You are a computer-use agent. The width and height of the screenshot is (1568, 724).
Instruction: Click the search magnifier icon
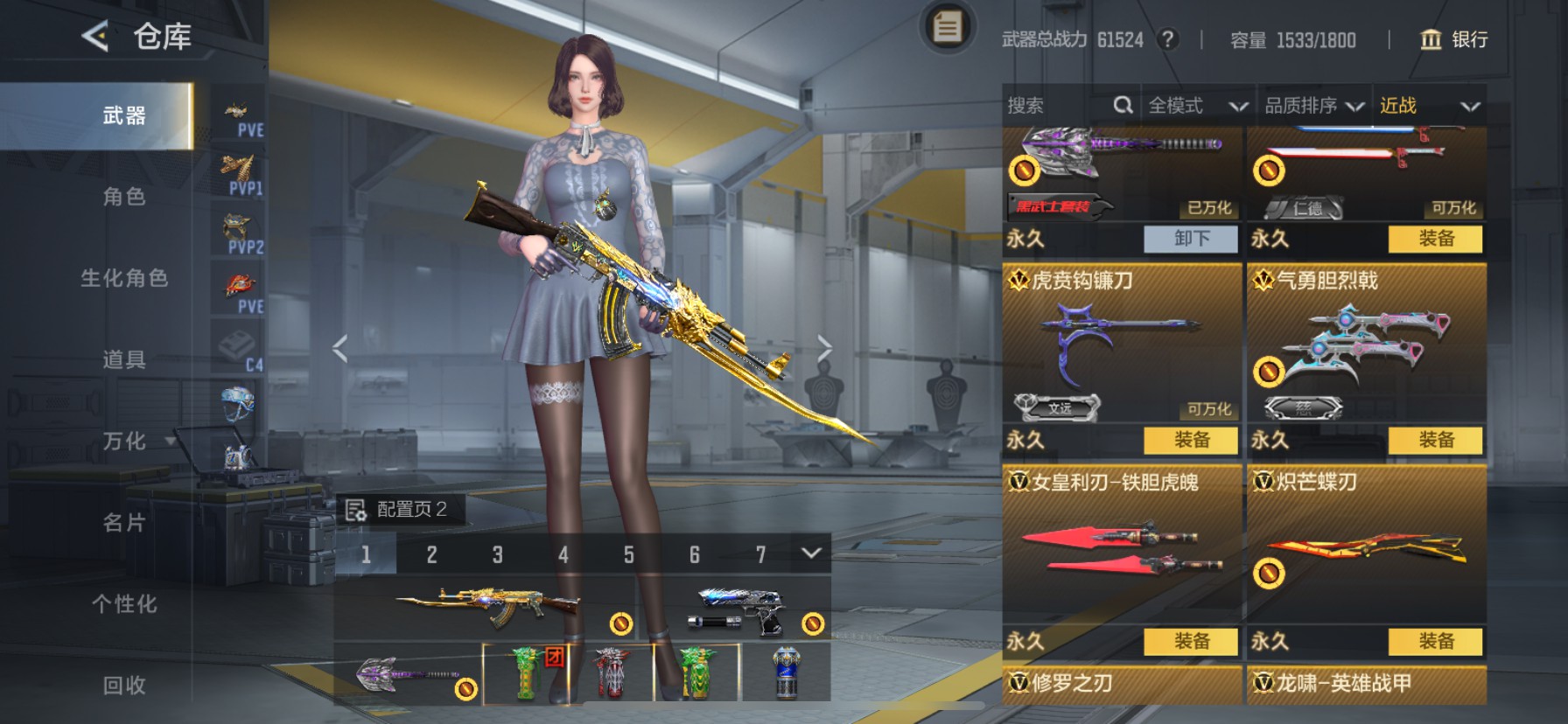(x=1123, y=104)
